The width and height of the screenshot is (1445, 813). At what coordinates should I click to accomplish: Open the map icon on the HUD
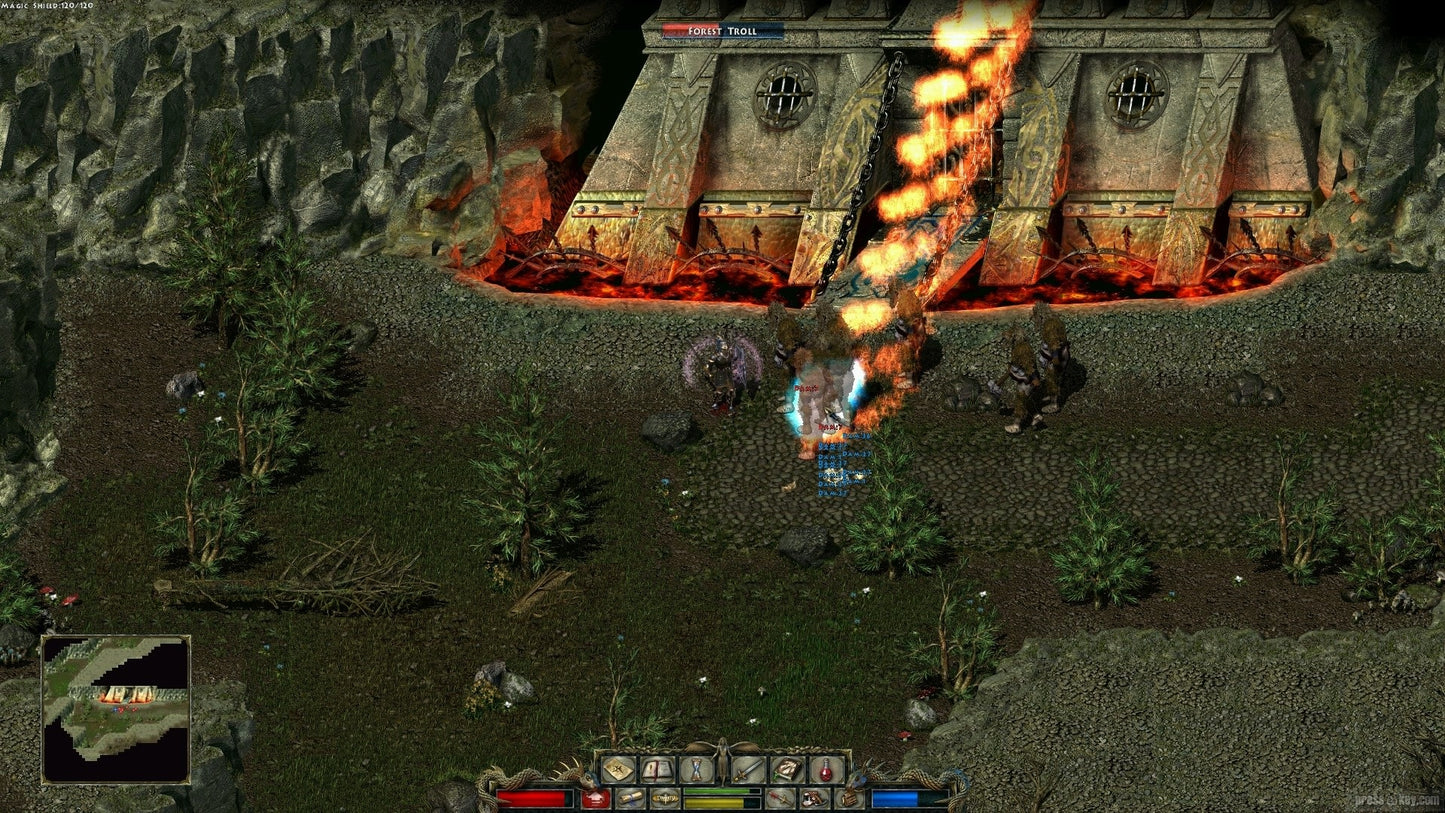(619, 768)
